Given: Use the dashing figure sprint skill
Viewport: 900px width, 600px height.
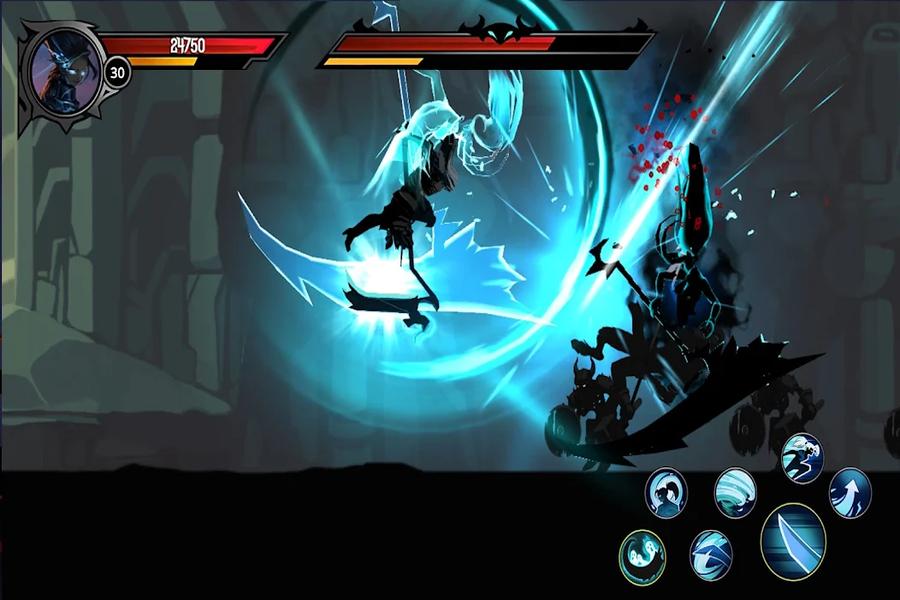Looking at the screenshot, I should pyautogui.click(x=802, y=458).
